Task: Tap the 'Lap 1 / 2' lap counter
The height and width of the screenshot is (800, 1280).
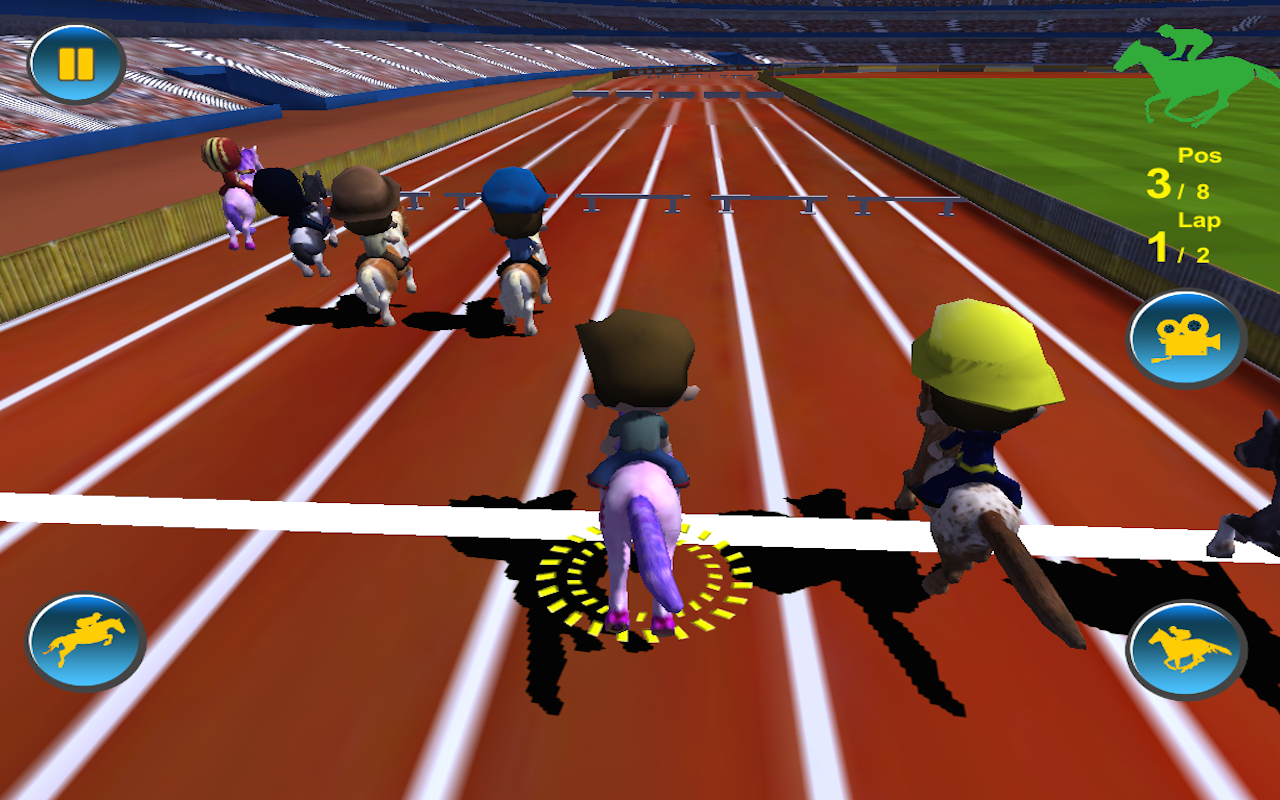Action: (1190, 235)
